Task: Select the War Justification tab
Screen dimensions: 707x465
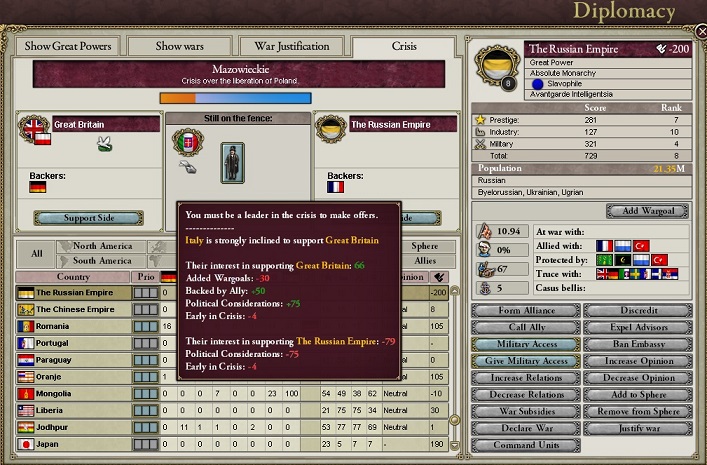Action: [x=292, y=46]
